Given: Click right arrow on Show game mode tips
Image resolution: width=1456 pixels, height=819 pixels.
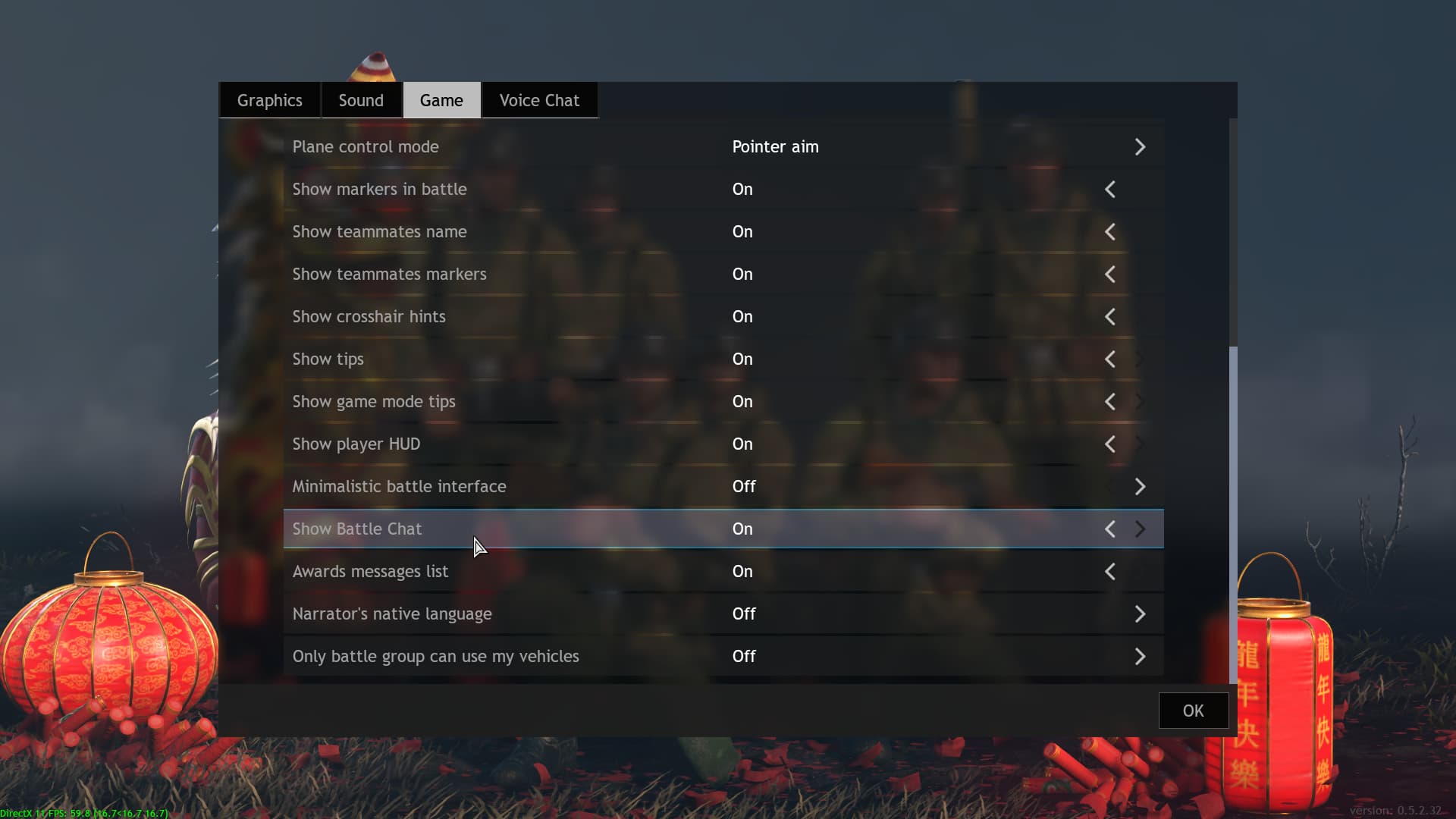Looking at the screenshot, I should (1140, 401).
